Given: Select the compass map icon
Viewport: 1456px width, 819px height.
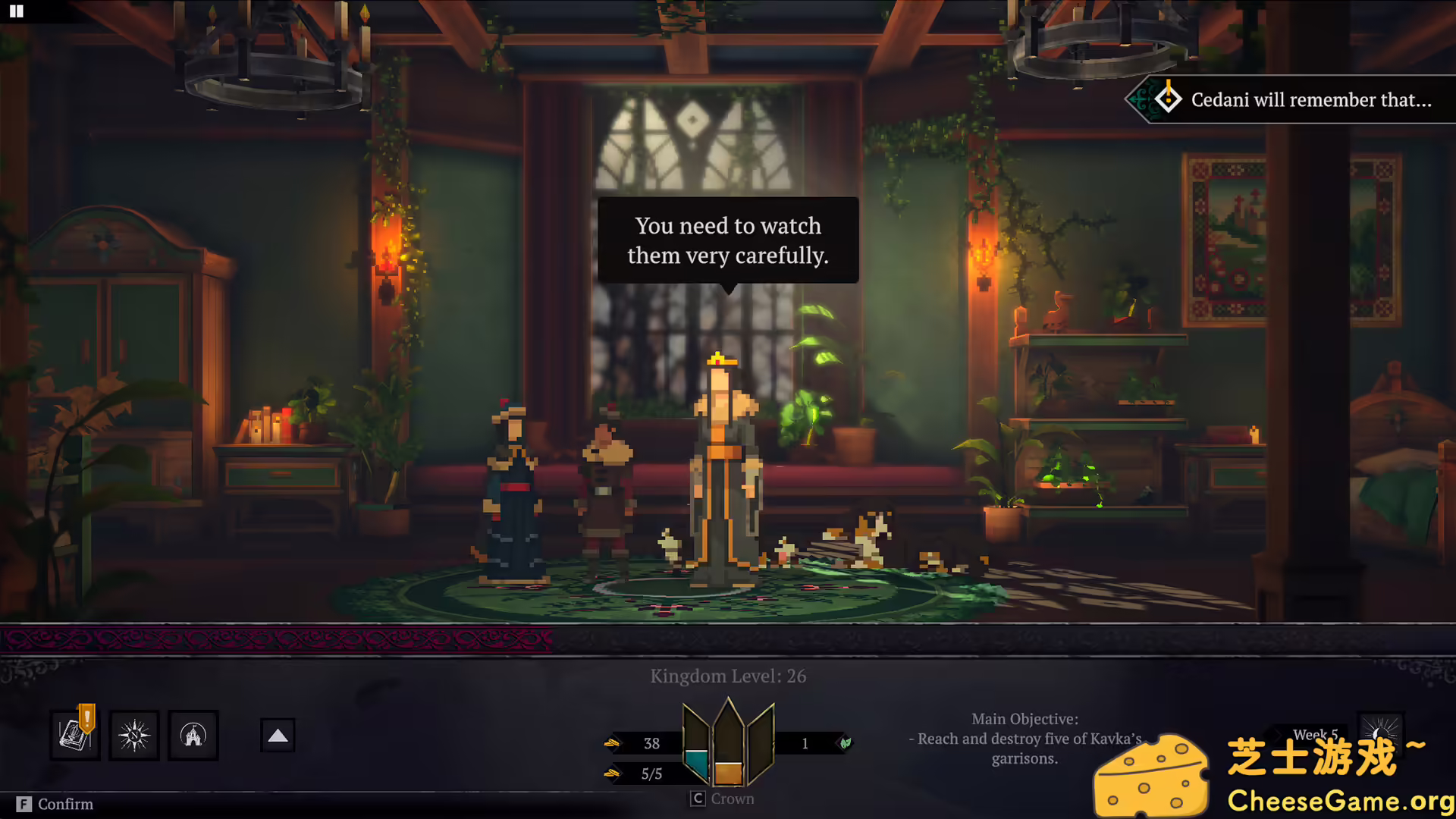Looking at the screenshot, I should (x=133, y=735).
